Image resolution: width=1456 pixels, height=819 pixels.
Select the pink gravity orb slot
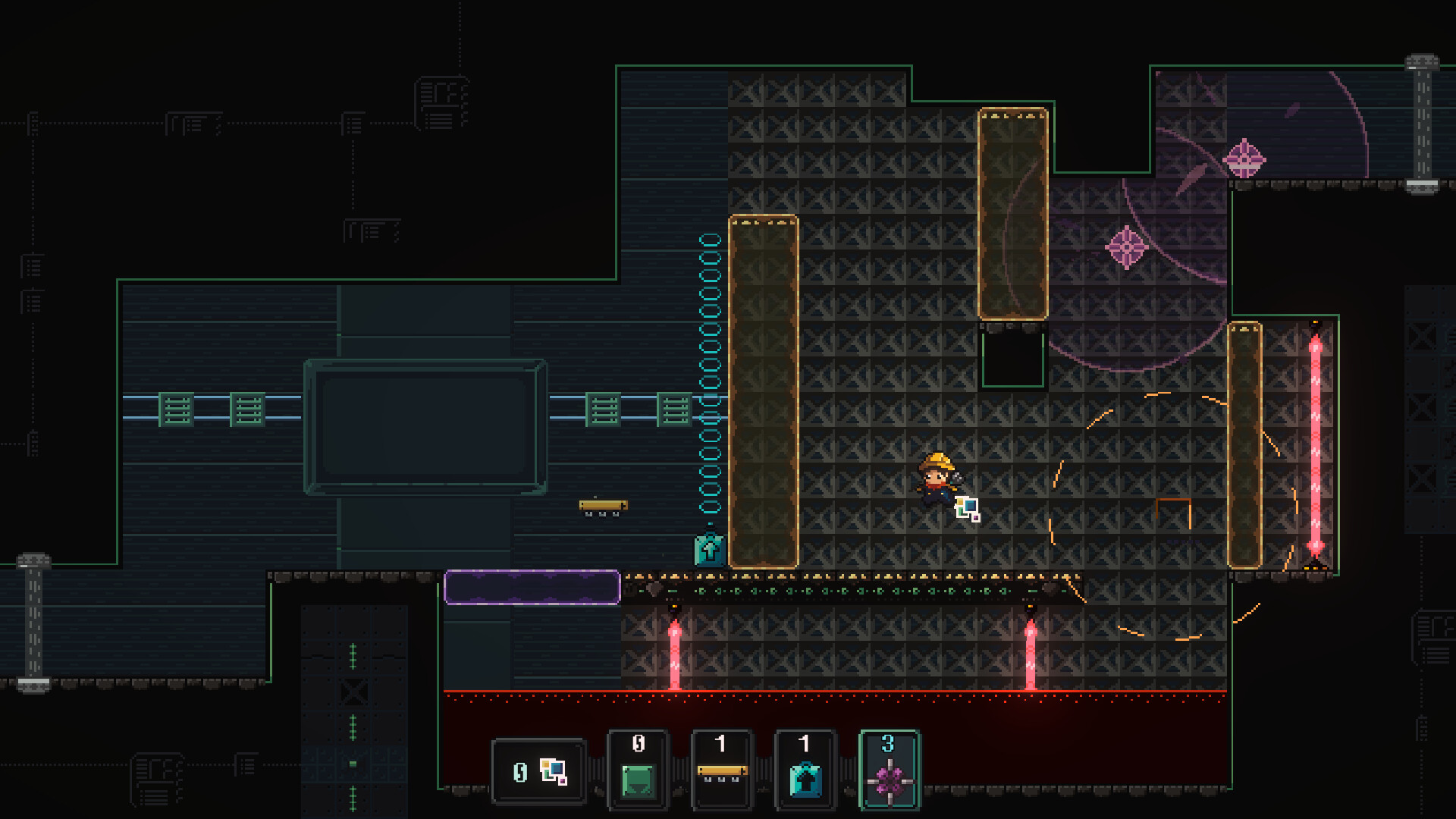[x=889, y=770]
